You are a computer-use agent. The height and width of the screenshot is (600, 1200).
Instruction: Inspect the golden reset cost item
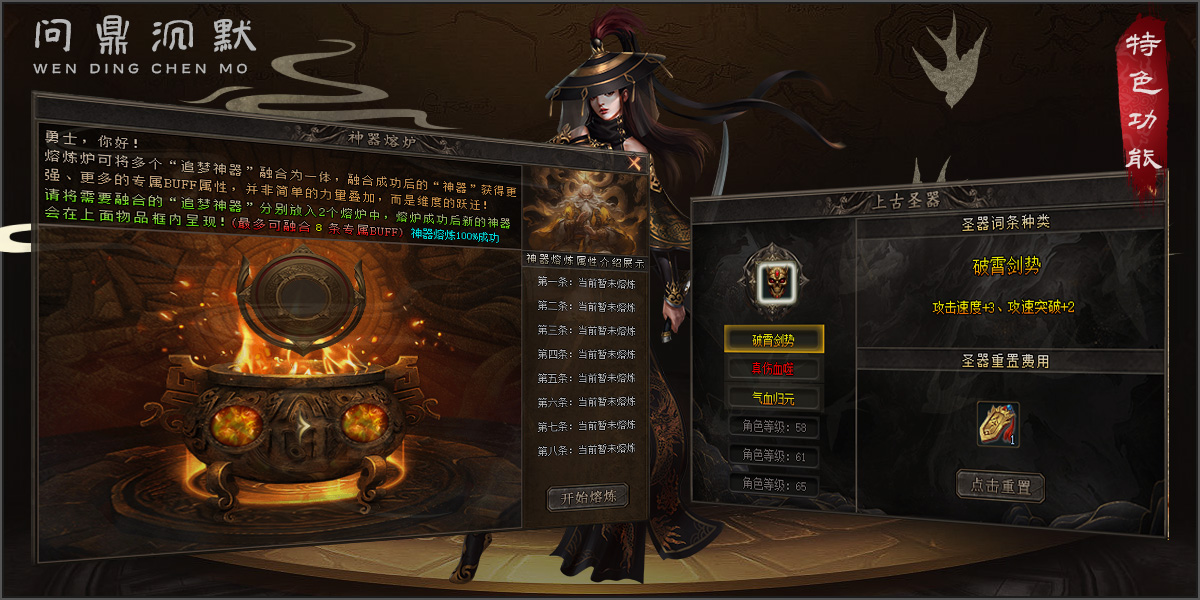pos(997,424)
